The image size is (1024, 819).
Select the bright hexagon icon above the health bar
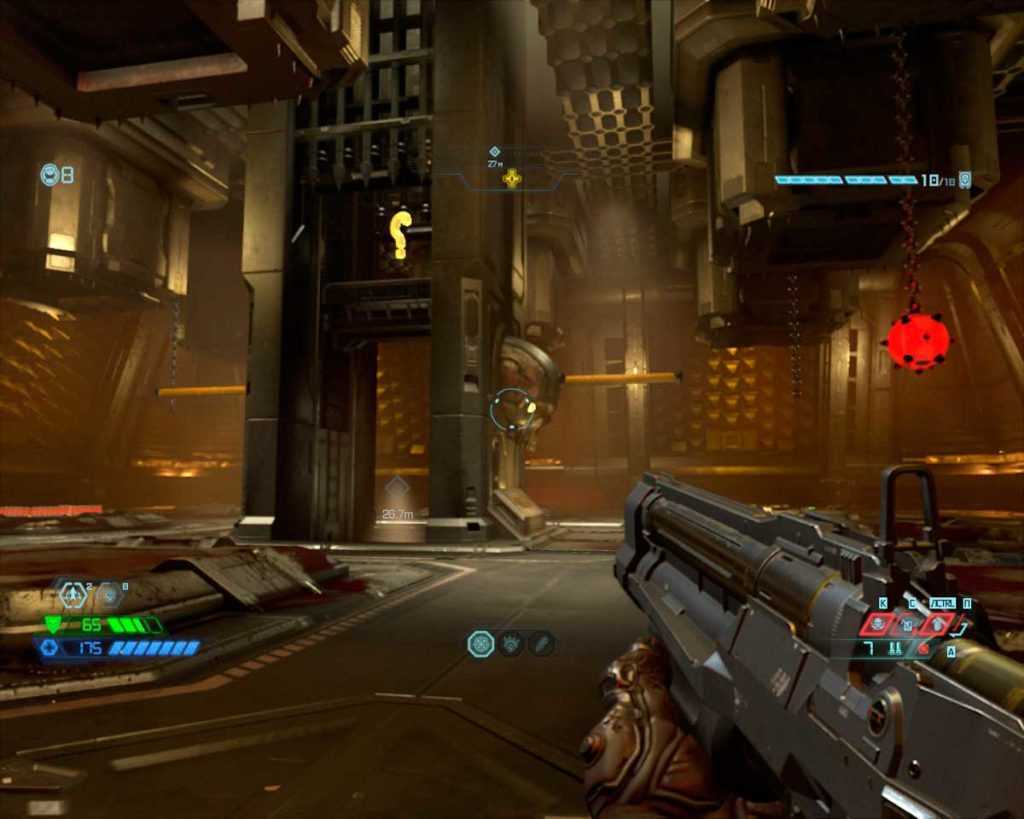73,595
